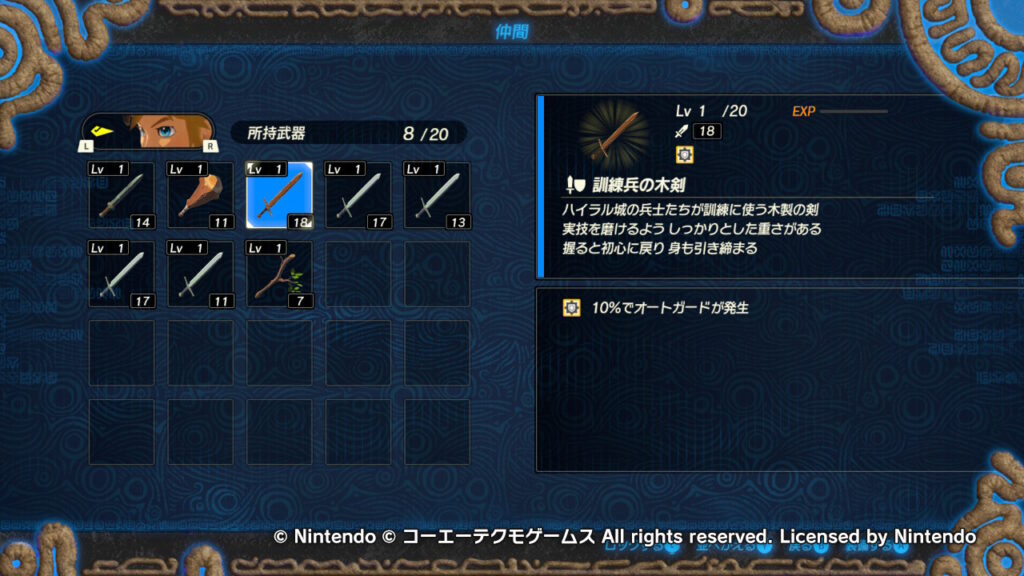The width and height of the screenshot is (1024, 576).
Task: Select the steel sword with 13 attack
Action: [x=436, y=194]
